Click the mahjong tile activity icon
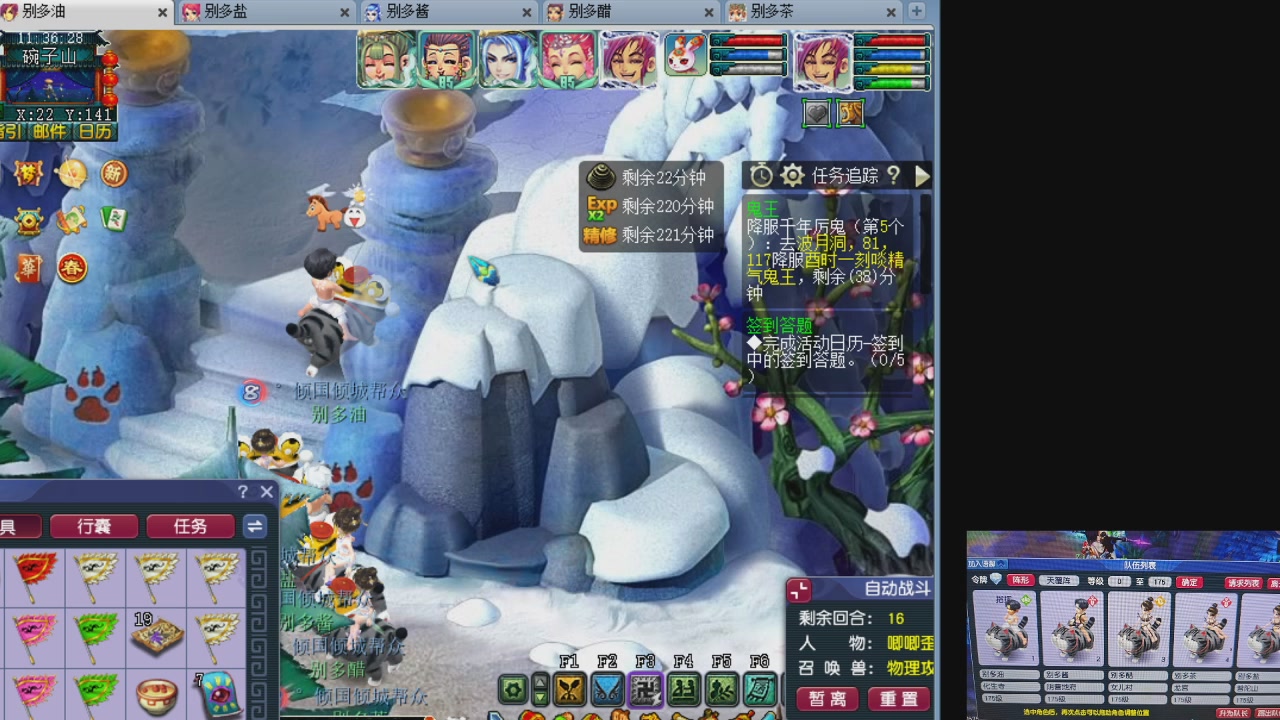Viewport: 1280px width, 720px height. pos(112,217)
